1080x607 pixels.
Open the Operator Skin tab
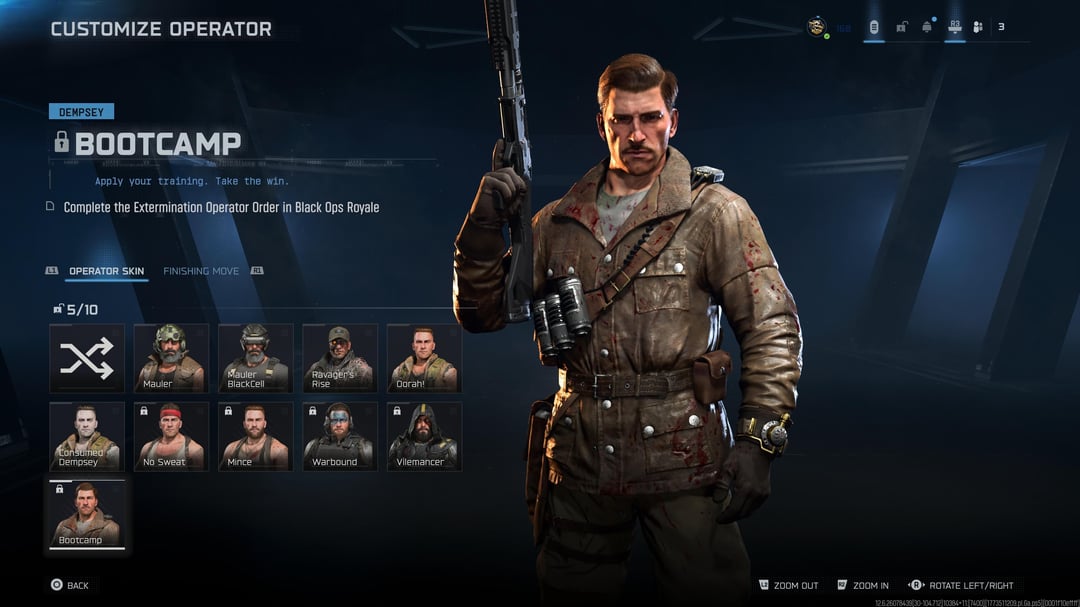point(107,271)
